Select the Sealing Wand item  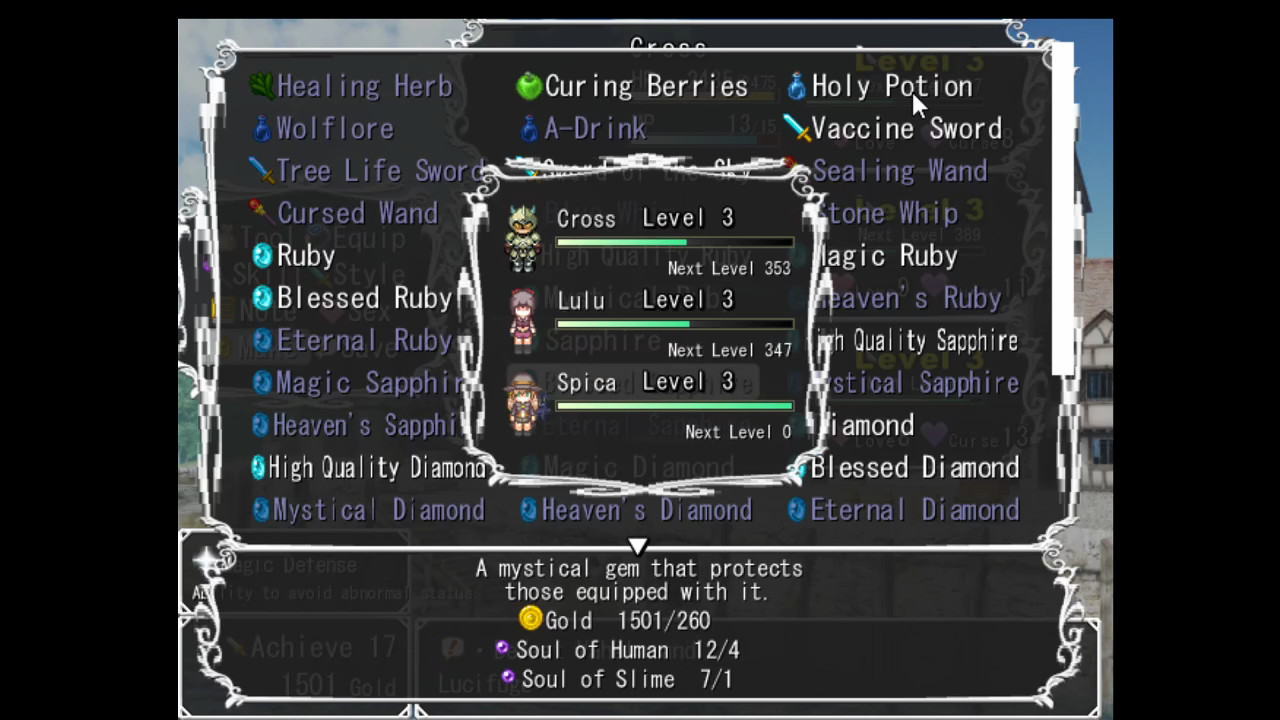[899, 170]
